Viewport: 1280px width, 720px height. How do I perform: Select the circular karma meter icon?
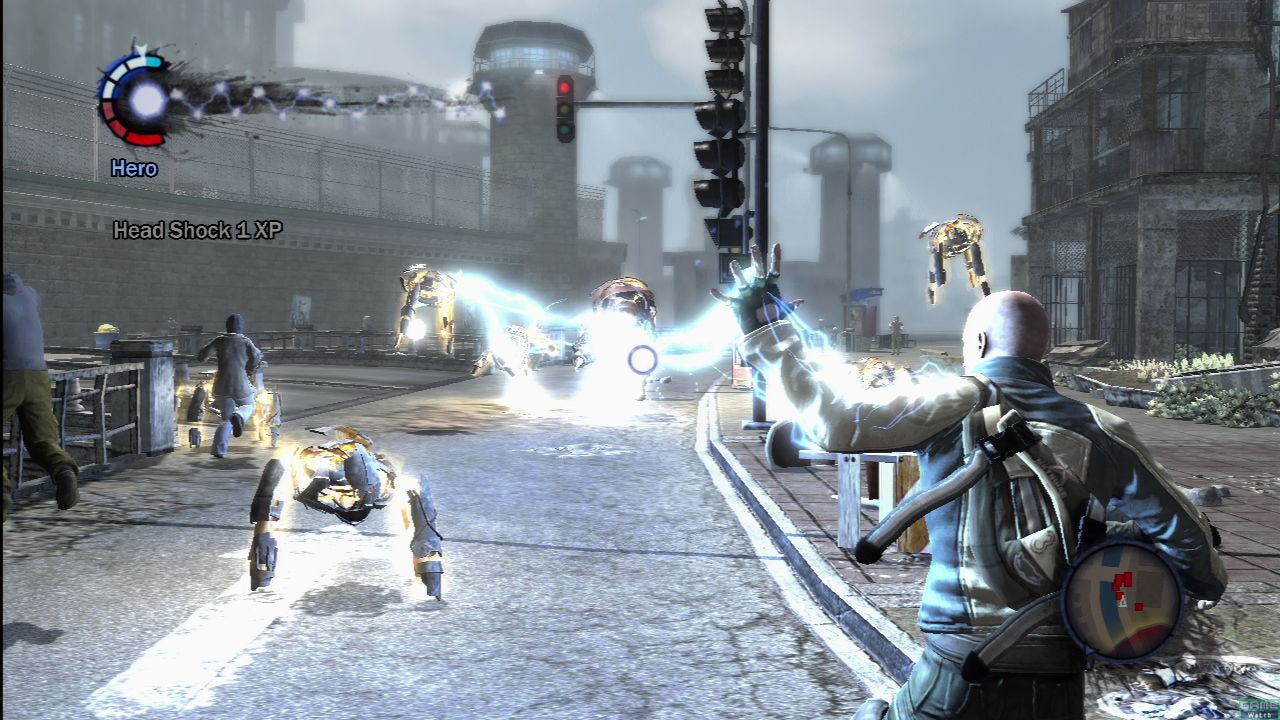pyautogui.click(x=137, y=99)
